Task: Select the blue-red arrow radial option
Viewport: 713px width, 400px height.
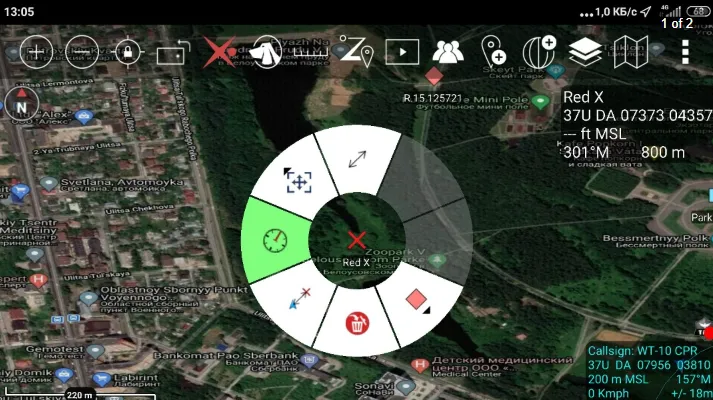Action: click(297, 299)
